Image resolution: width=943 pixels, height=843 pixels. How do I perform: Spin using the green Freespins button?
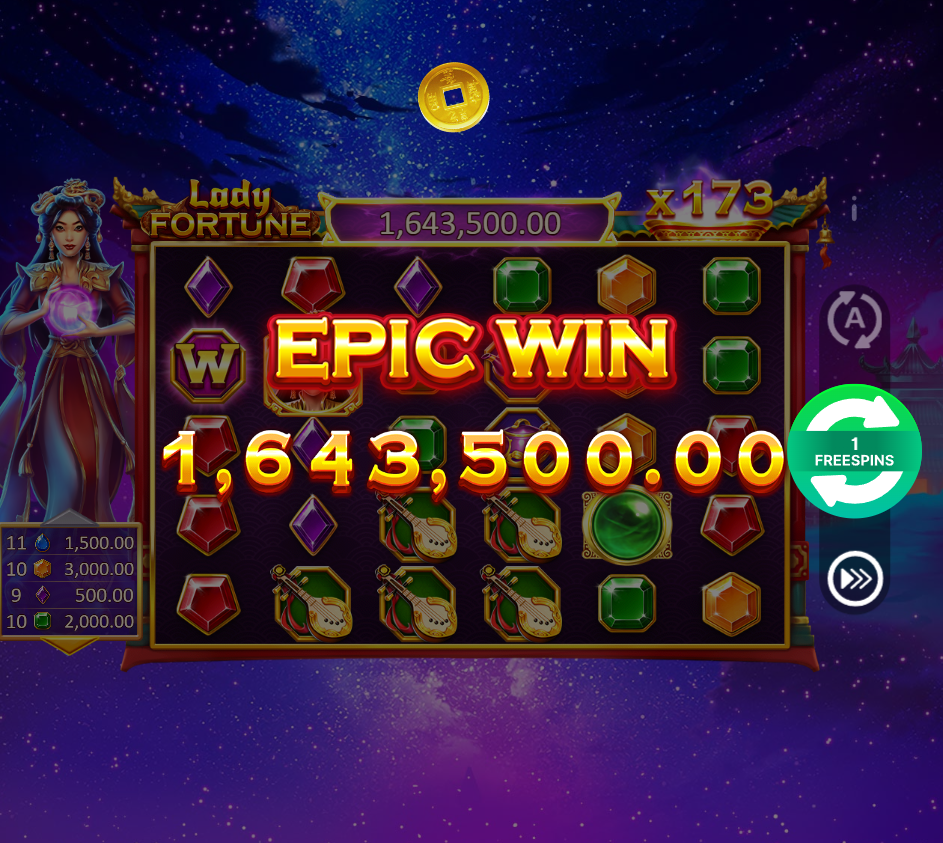(x=854, y=451)
